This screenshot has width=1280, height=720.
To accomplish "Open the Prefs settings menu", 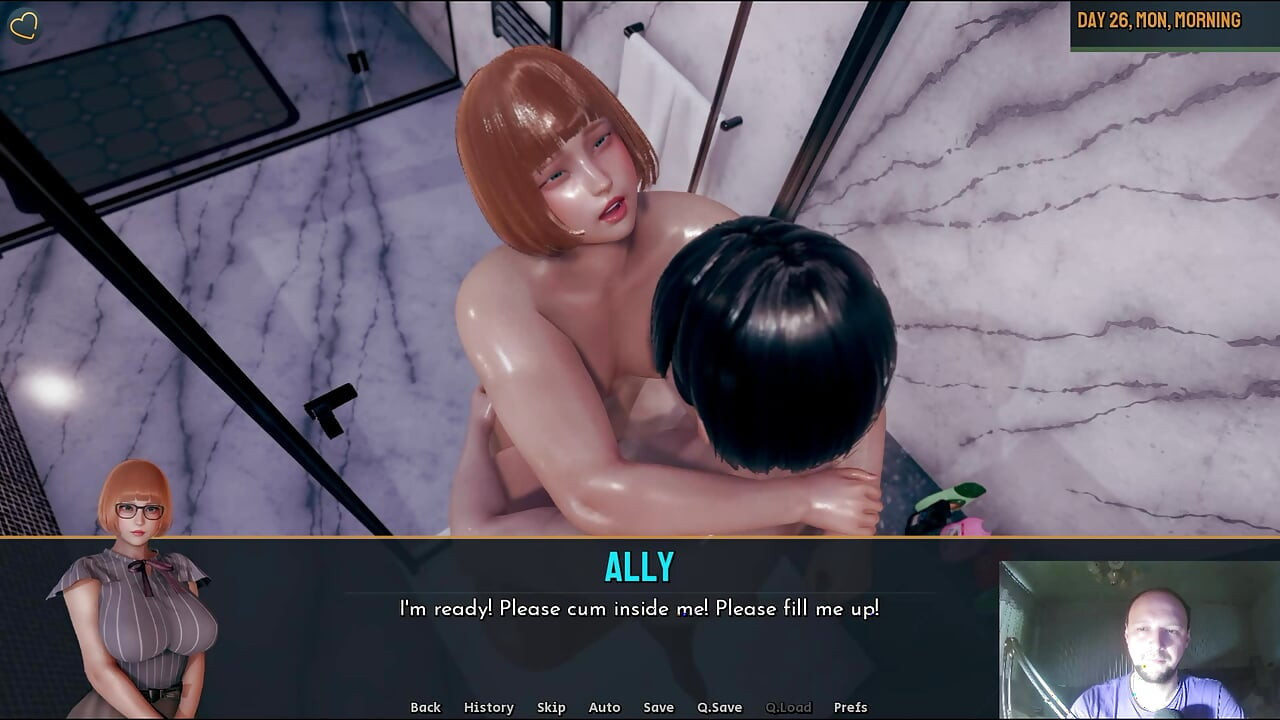I will (851, 707).
